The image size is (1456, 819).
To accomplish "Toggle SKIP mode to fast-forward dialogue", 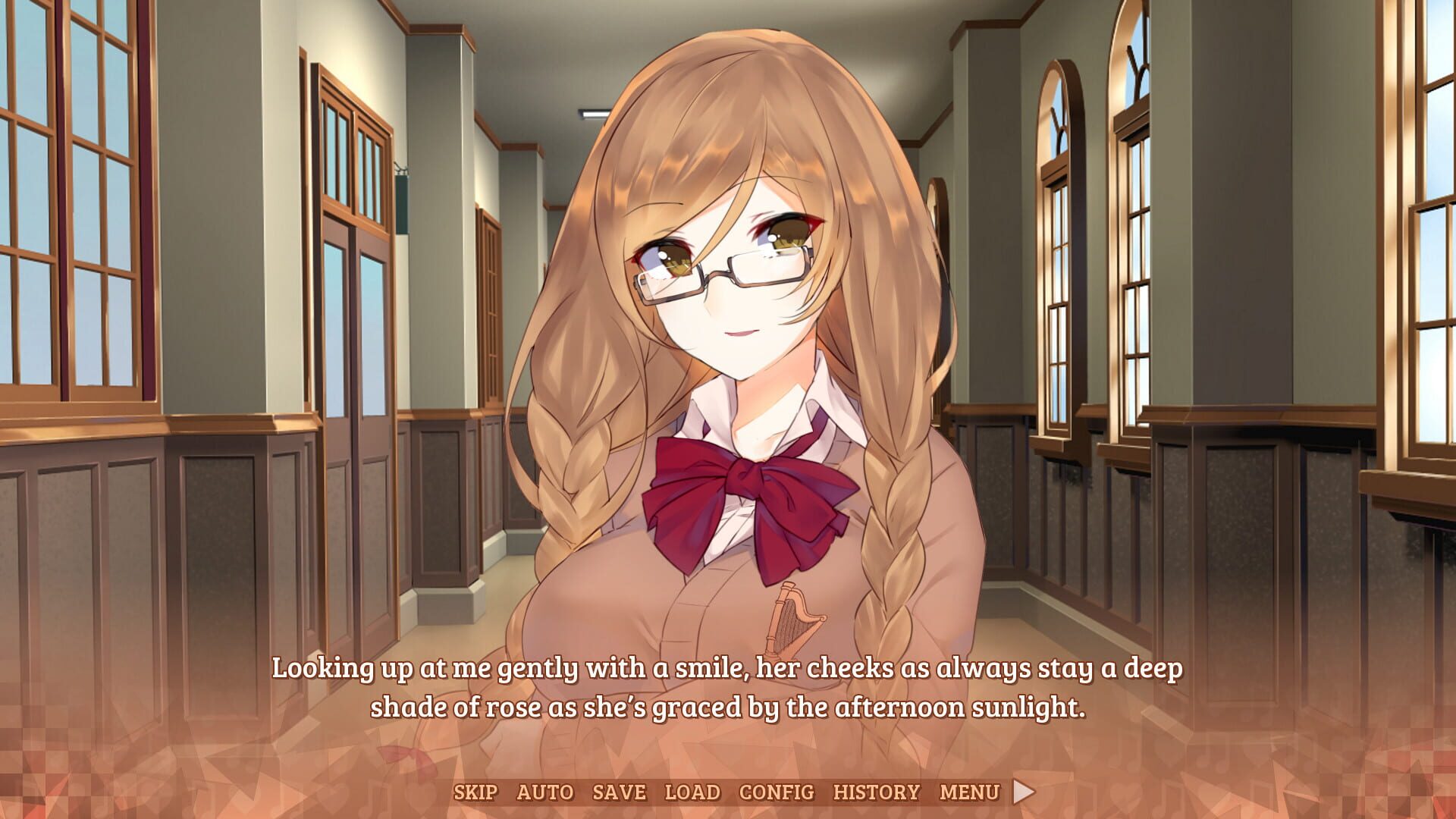I will click(x=476, y=792).
